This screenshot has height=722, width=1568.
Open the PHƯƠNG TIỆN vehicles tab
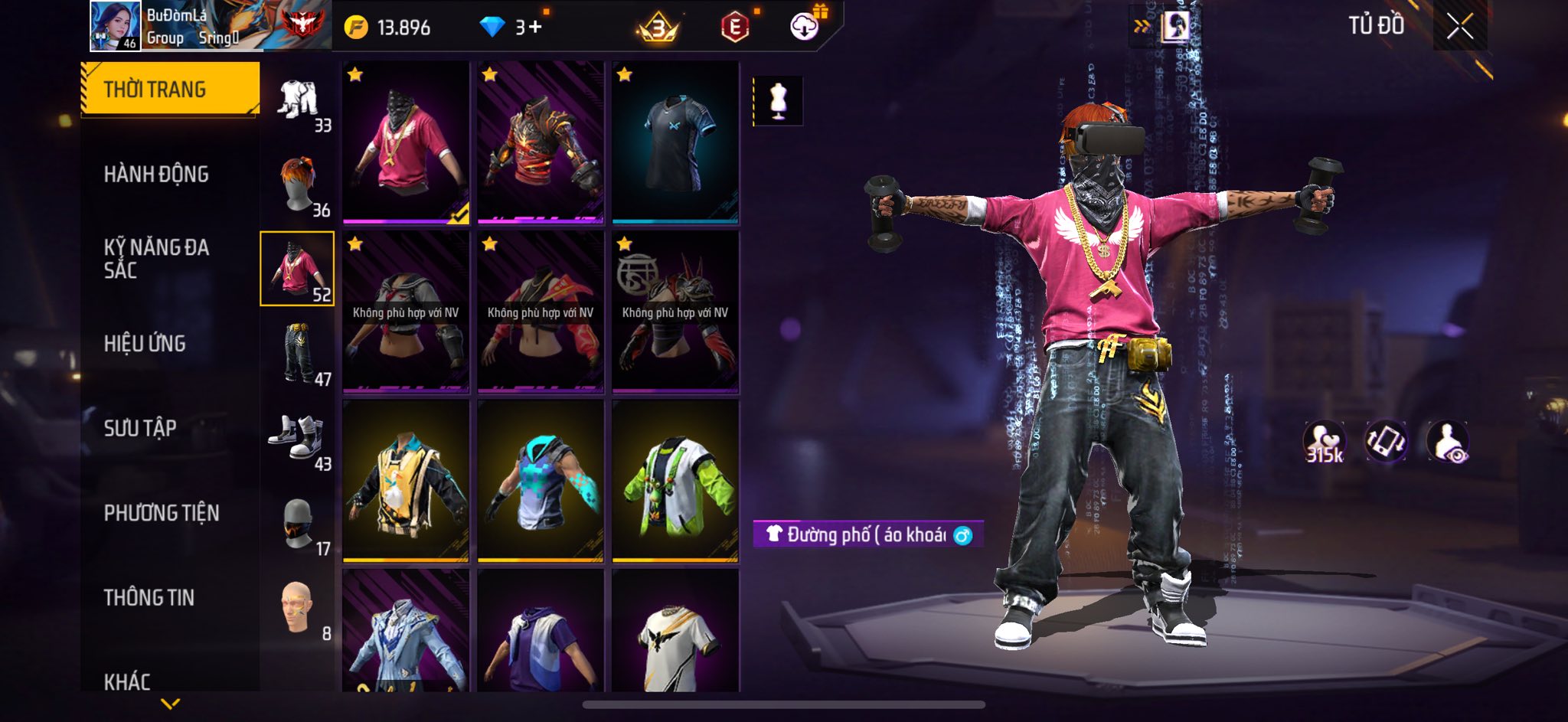pyautogui.click(x=162, y=513)
